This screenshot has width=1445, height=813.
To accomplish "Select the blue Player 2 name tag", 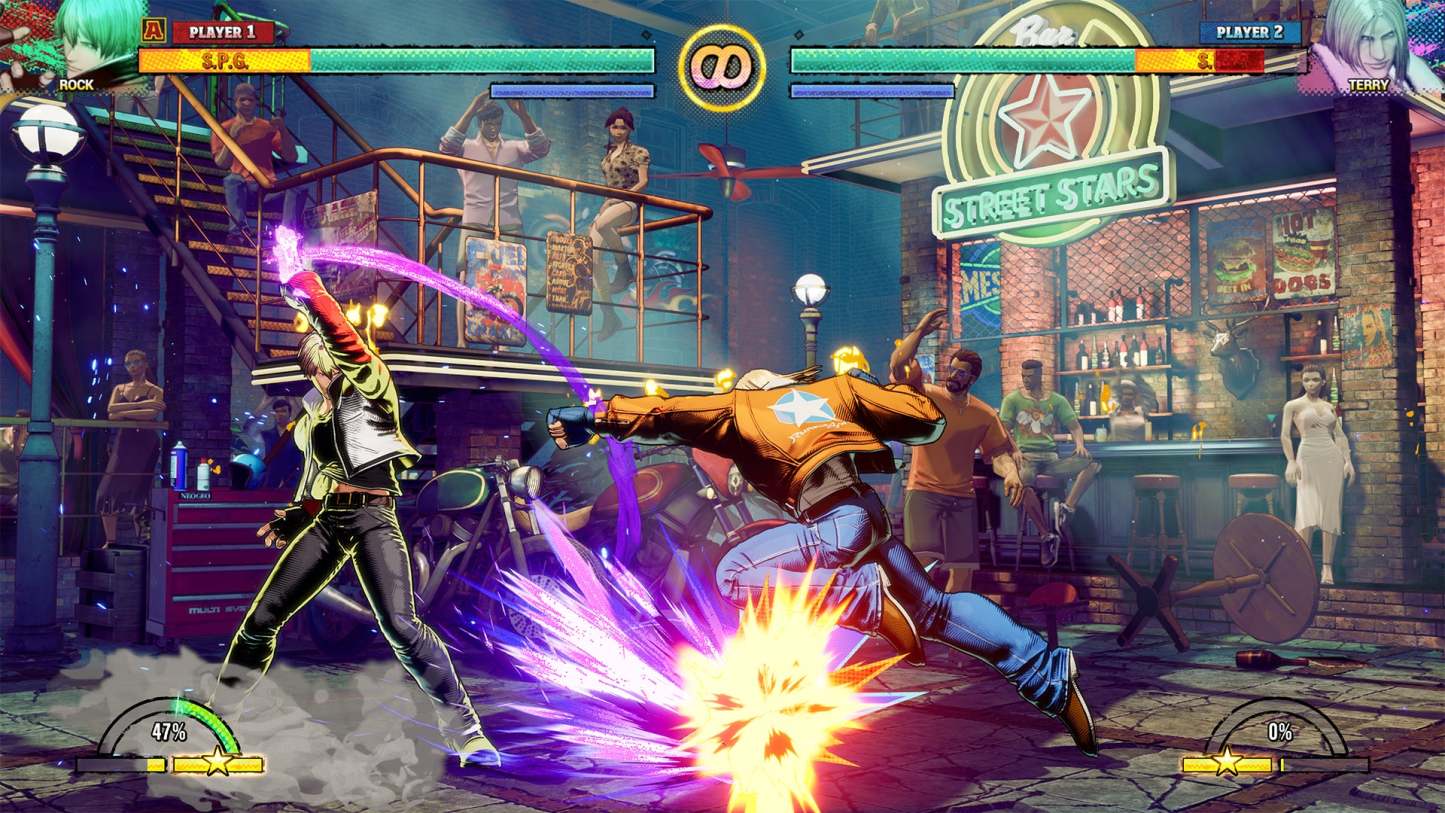I will tap(1250, 32).
